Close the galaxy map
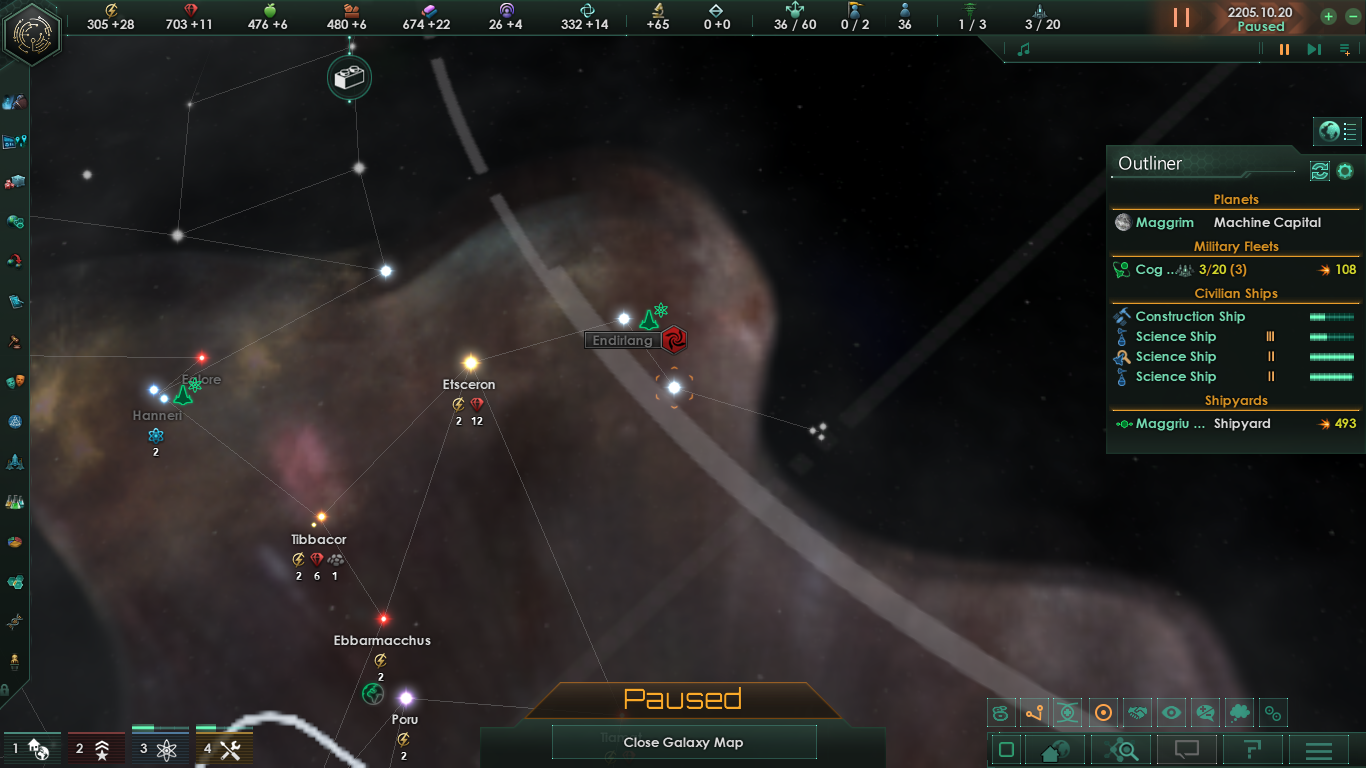Viewport: 1366px width, 768px height. [x=684, y=742]
